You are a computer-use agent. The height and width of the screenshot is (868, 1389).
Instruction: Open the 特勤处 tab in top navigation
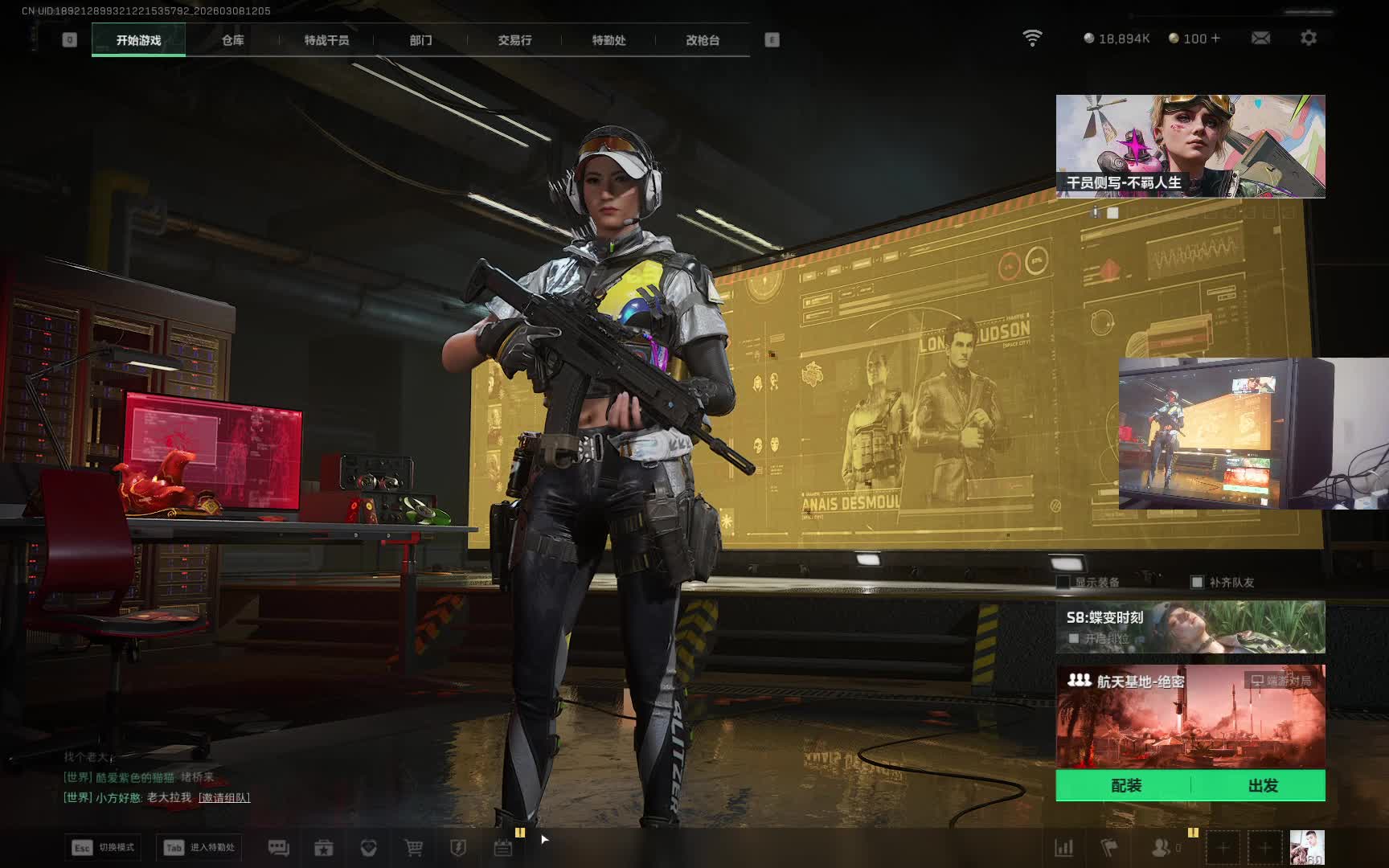608,40
